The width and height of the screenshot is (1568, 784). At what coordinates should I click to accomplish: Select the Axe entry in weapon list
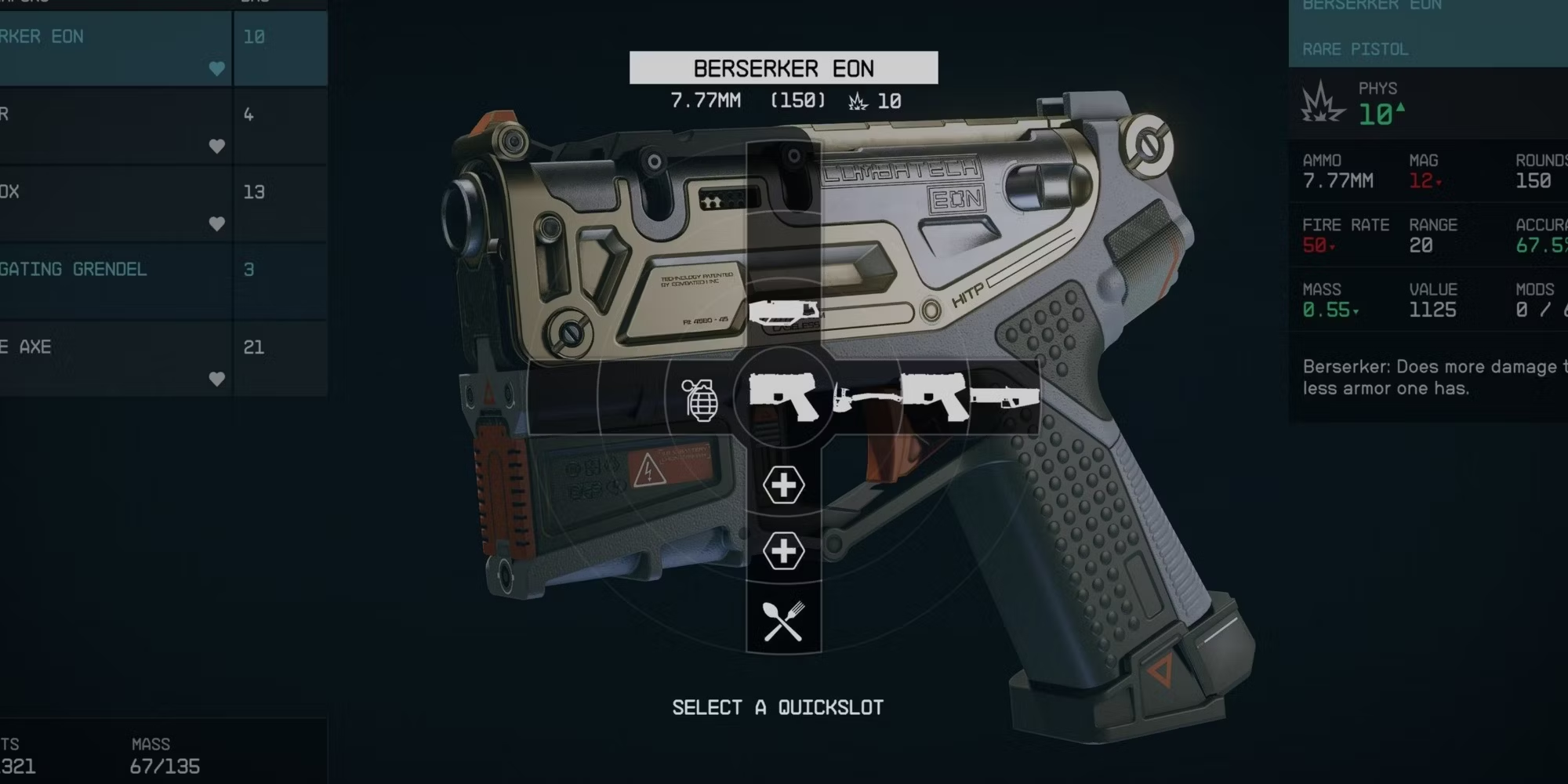115,358
